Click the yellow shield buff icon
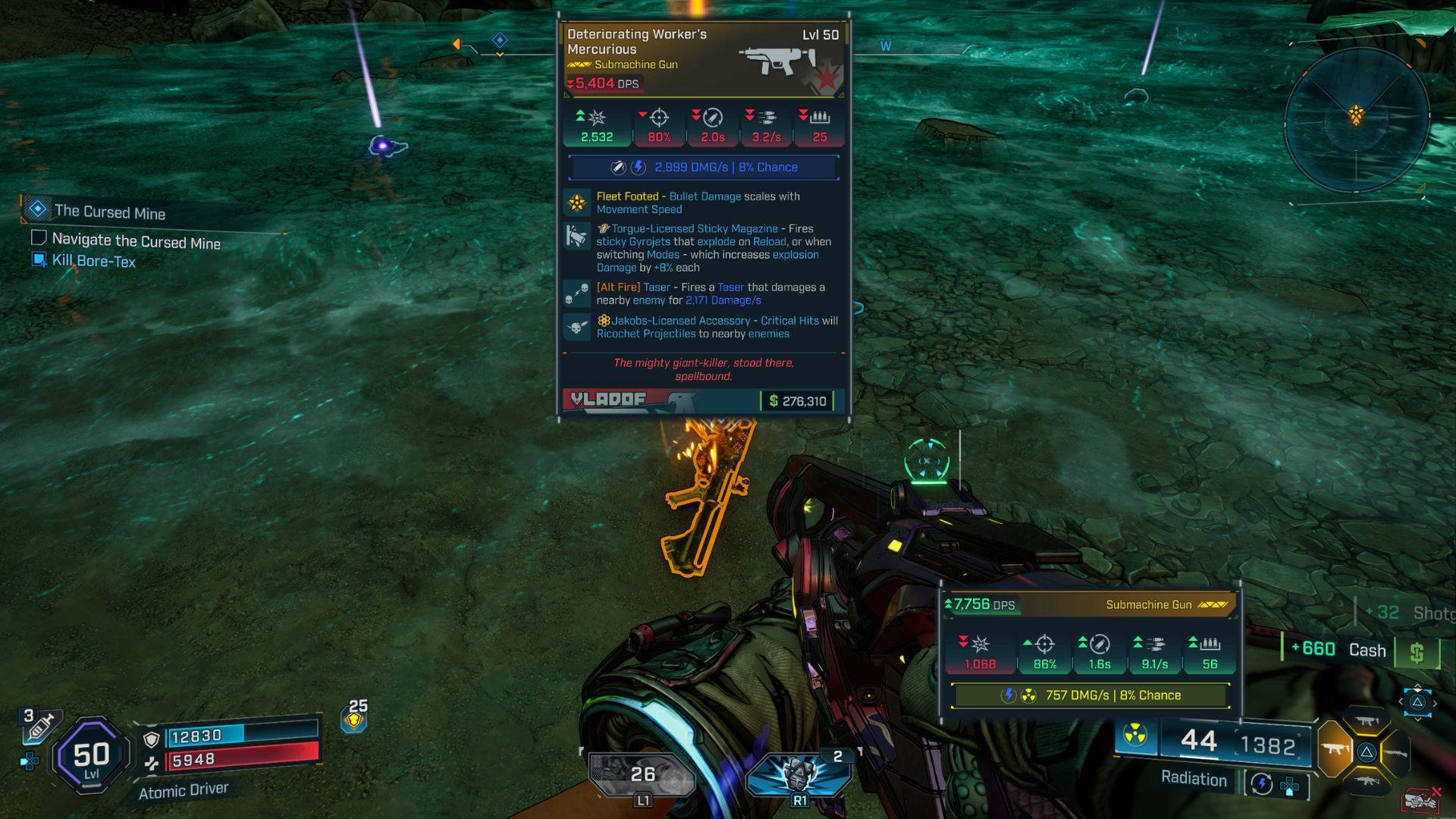 point(354,719)
